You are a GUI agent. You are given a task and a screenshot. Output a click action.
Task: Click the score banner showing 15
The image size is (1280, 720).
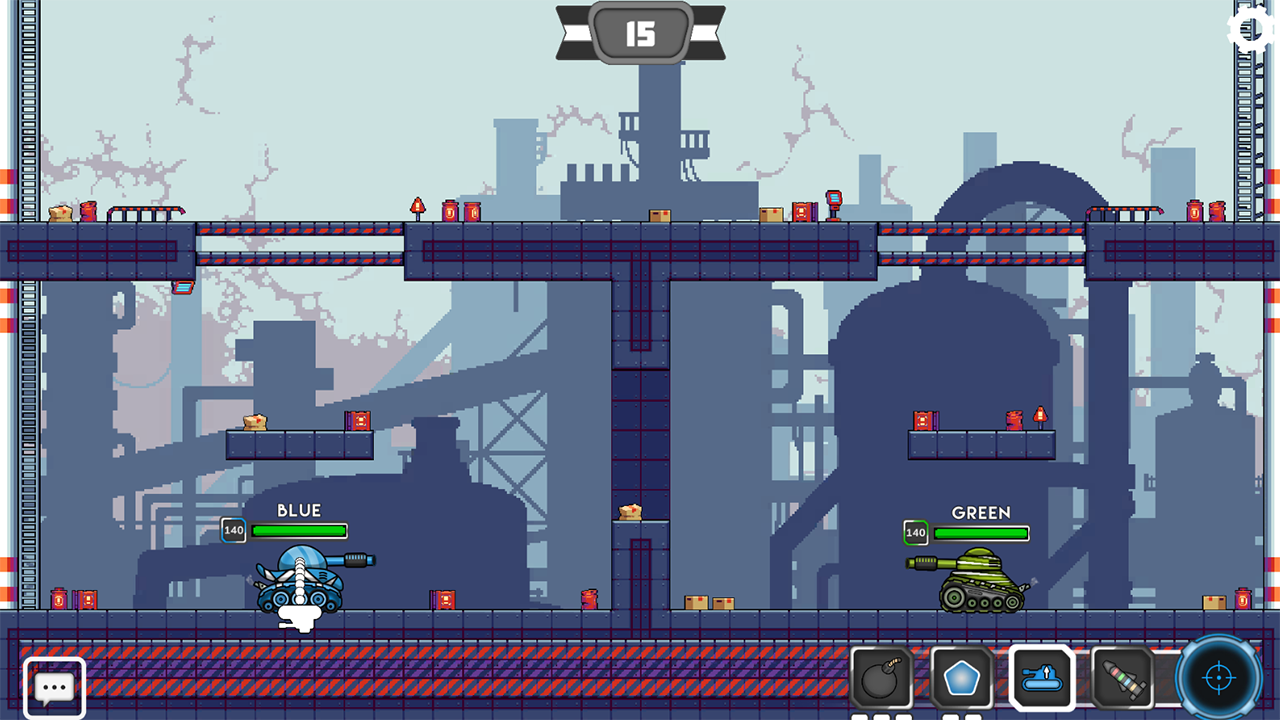click(x=642, y=33)
